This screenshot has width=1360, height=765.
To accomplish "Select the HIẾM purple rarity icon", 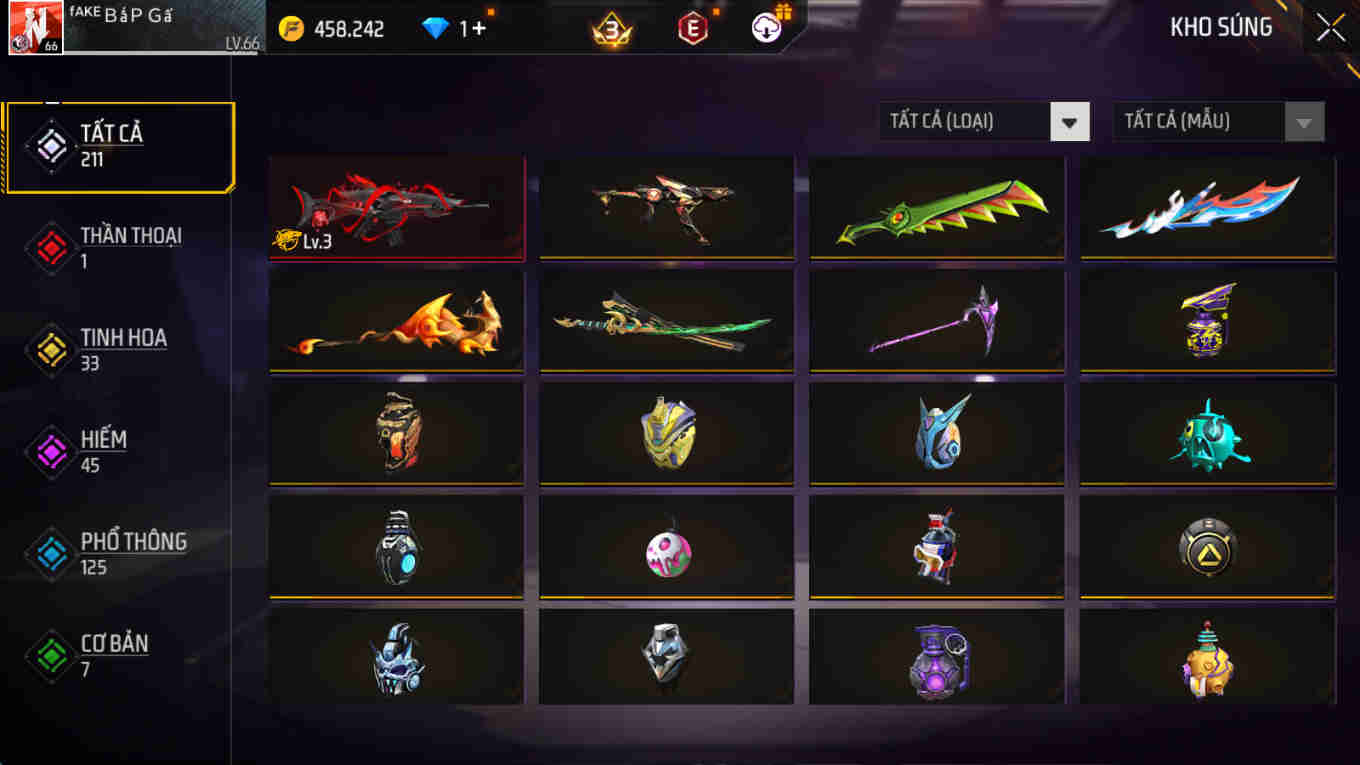I will tap(49, 451).
